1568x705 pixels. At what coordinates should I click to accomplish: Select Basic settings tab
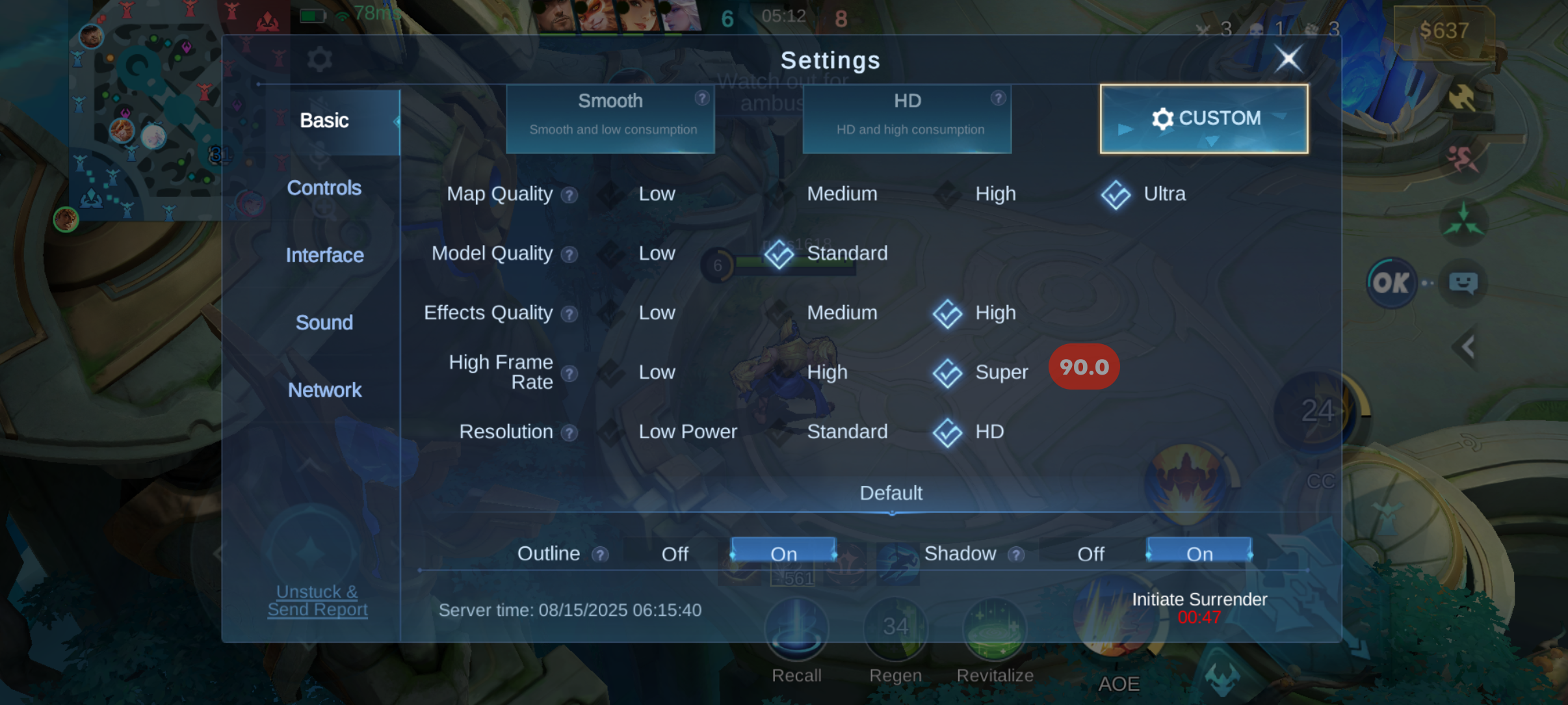[324, 120]
